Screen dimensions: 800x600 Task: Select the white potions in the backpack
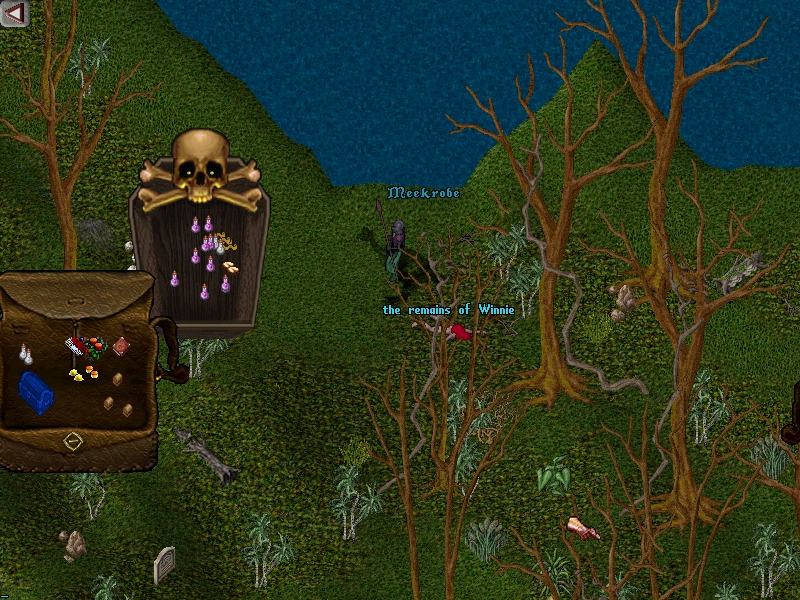(25, 353)
